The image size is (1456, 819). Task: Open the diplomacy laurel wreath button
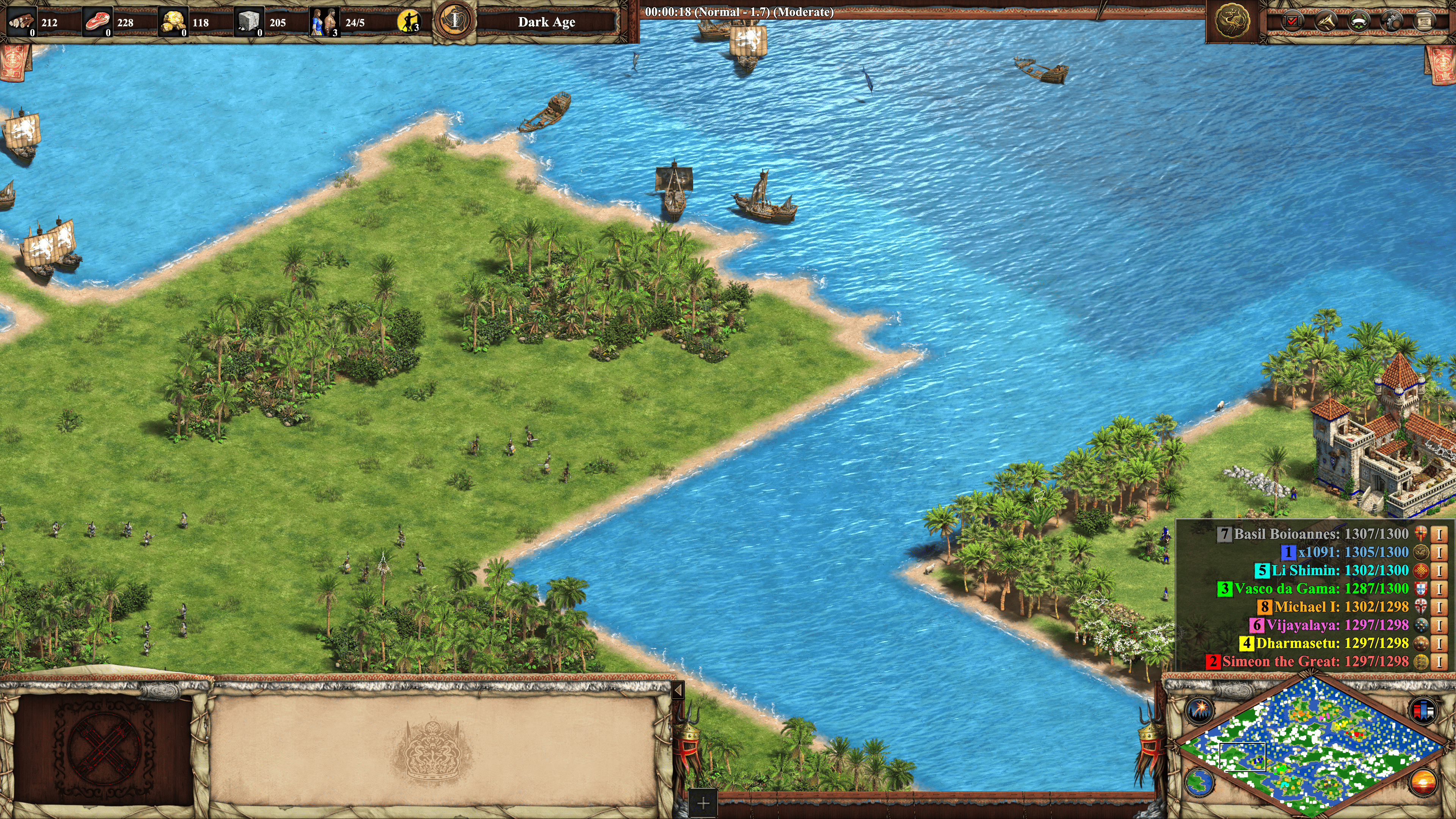pos(1358,22)
